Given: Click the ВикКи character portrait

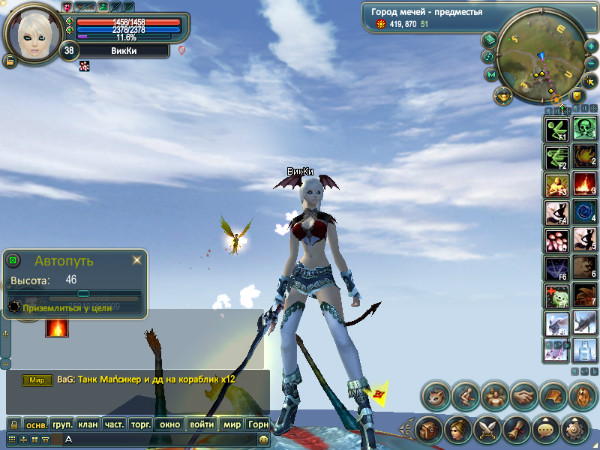Looking at the screenshot, I should [x=33, y=32].
